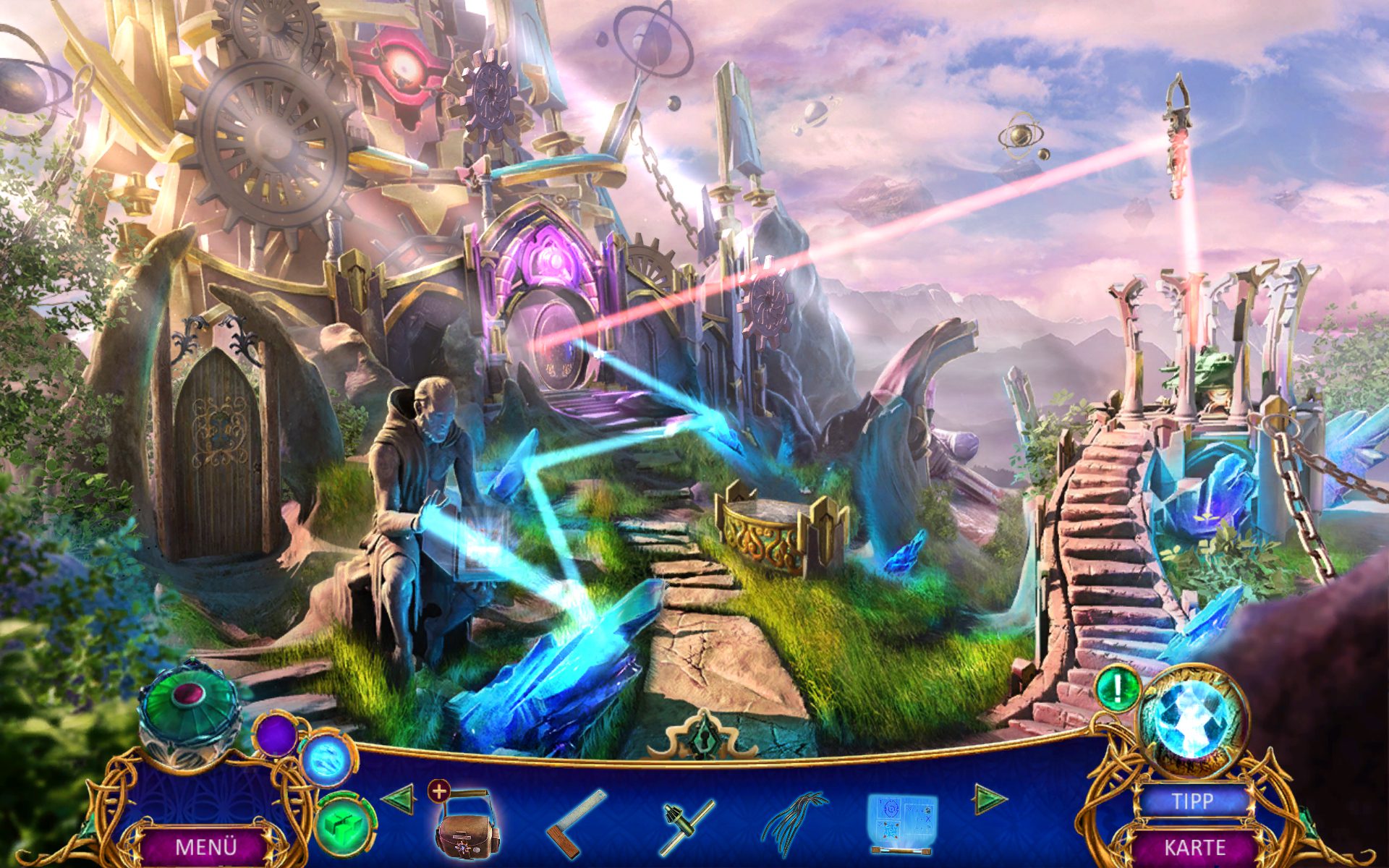Select the bundle of dark wires
1389x868 pixels.
(794, 825)
